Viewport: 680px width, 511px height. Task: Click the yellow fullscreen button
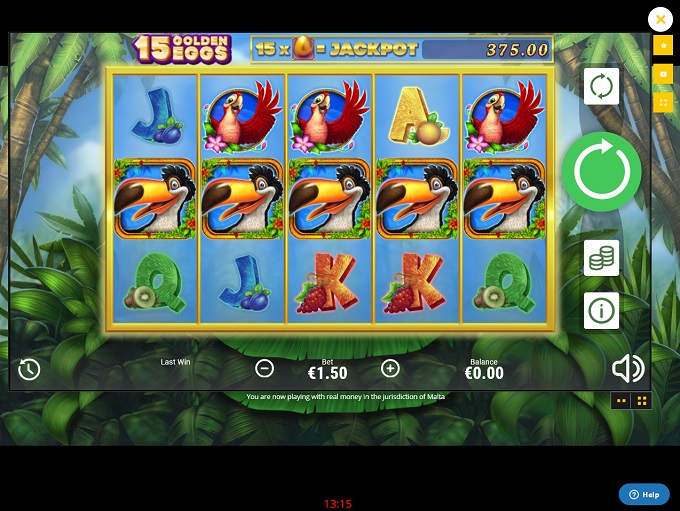tap(662, 101)
